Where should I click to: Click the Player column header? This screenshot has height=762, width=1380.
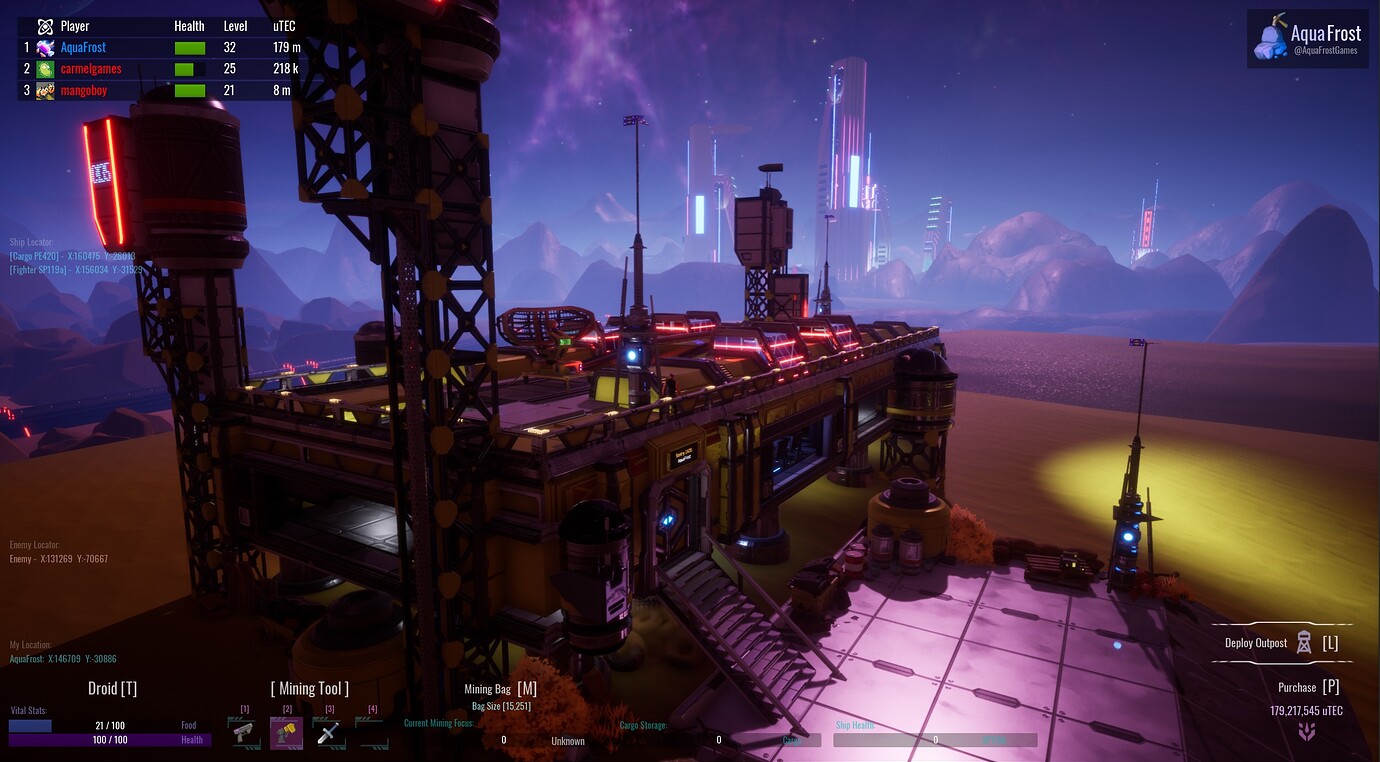click(x=77, y=26)
